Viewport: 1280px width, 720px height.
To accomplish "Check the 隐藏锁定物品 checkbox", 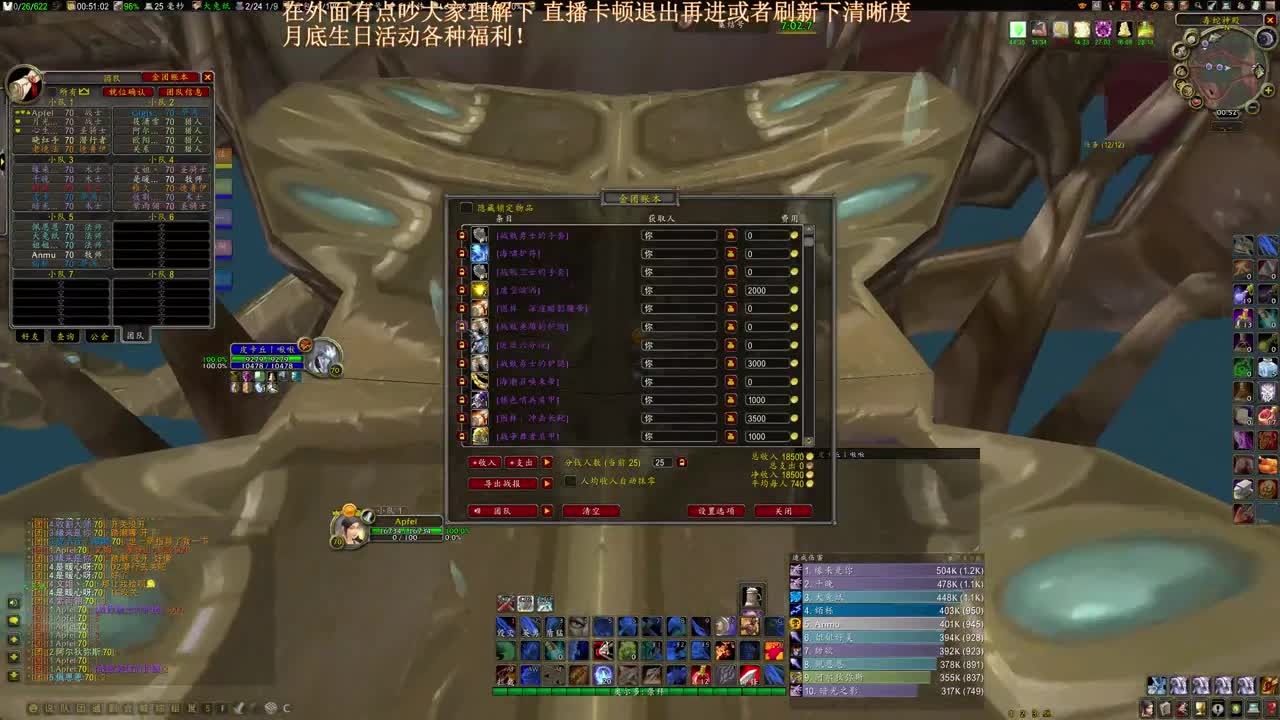I will point(464,206).
